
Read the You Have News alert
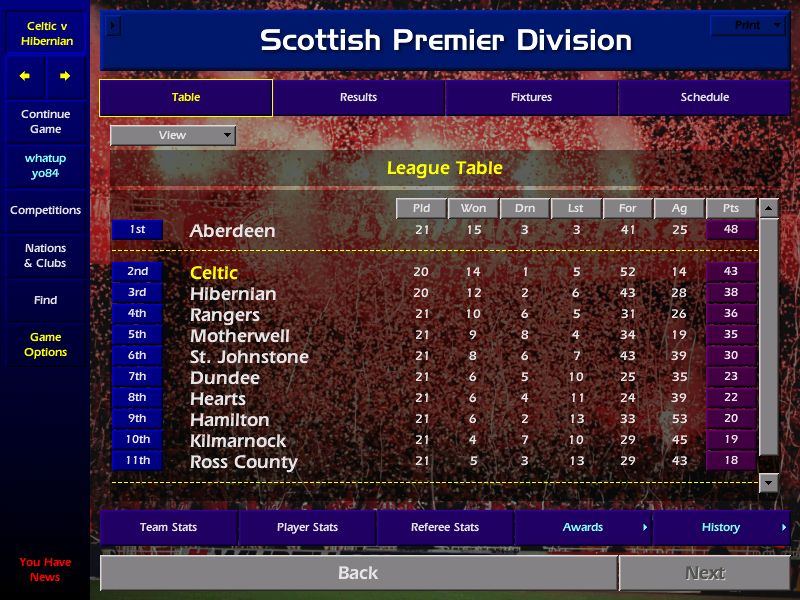(45, 569)
